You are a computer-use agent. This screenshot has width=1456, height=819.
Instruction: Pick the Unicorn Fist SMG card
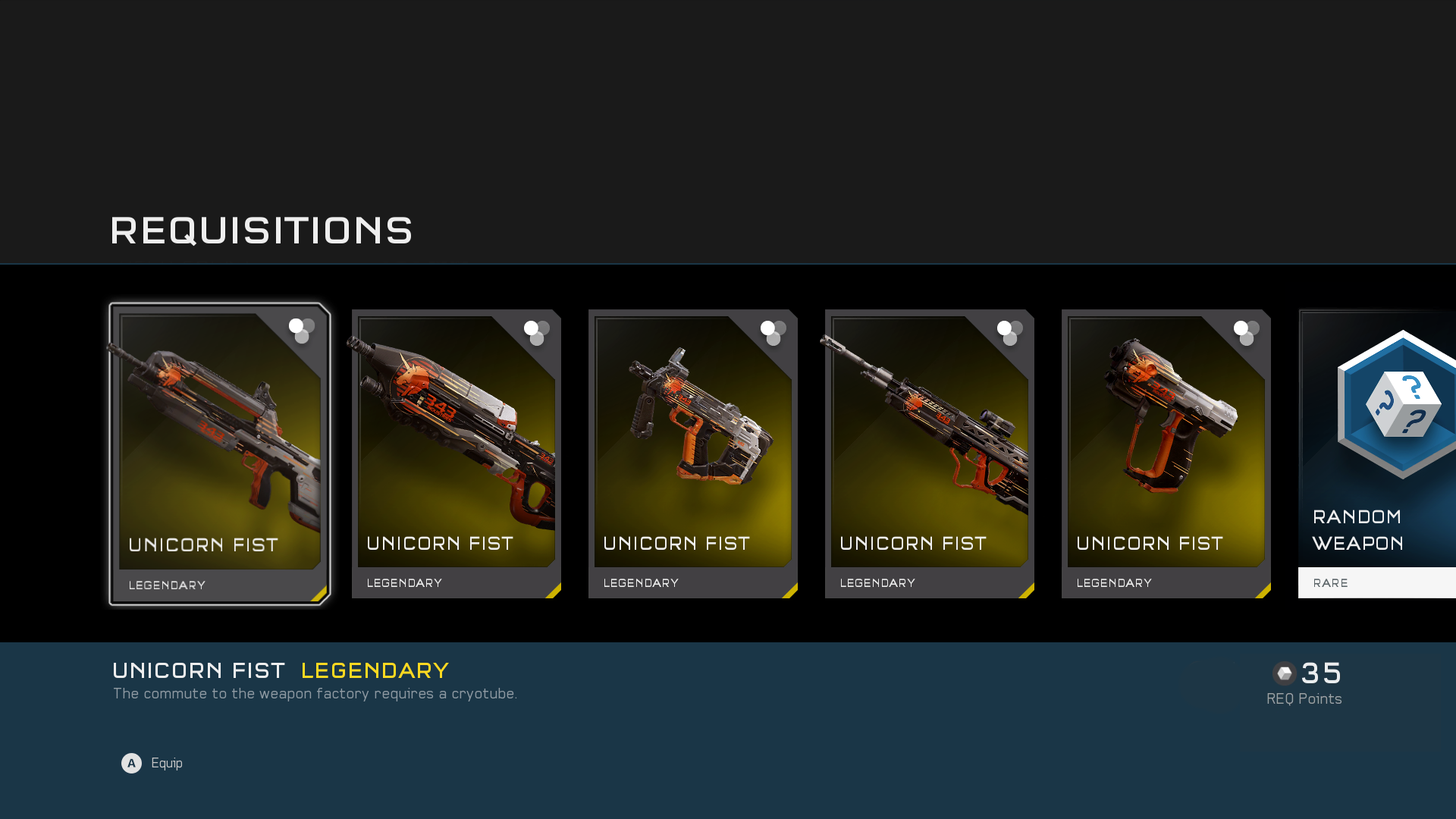[693, 453]
